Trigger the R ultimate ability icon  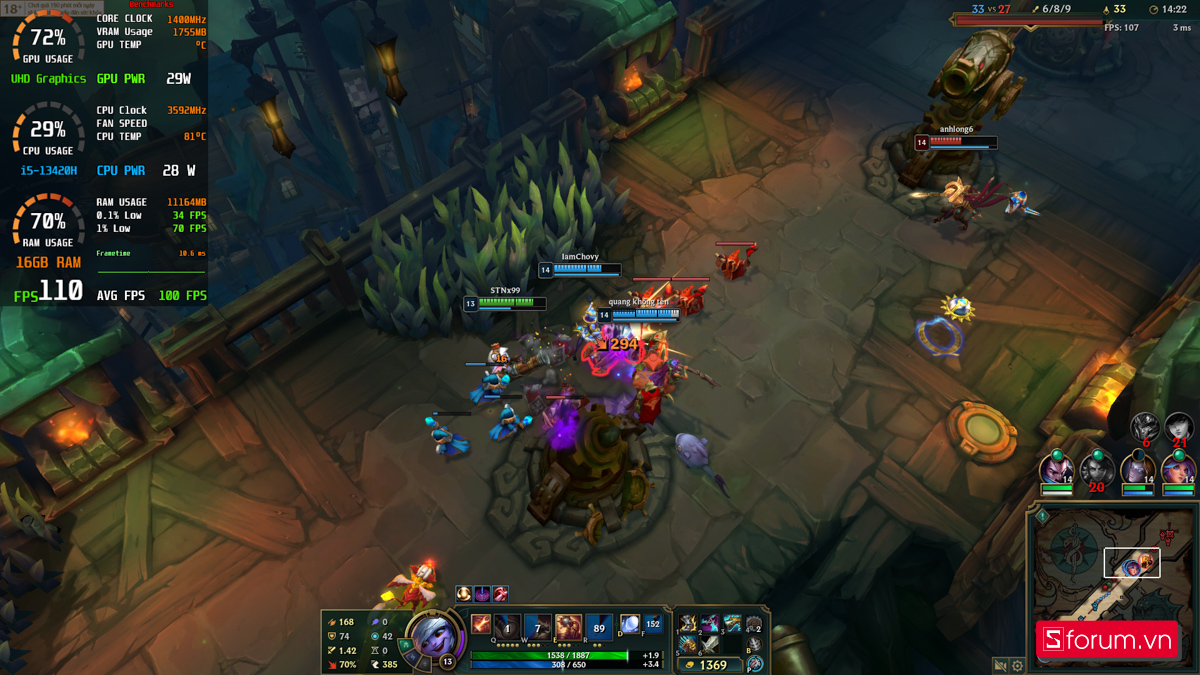(x=599, y=627)
